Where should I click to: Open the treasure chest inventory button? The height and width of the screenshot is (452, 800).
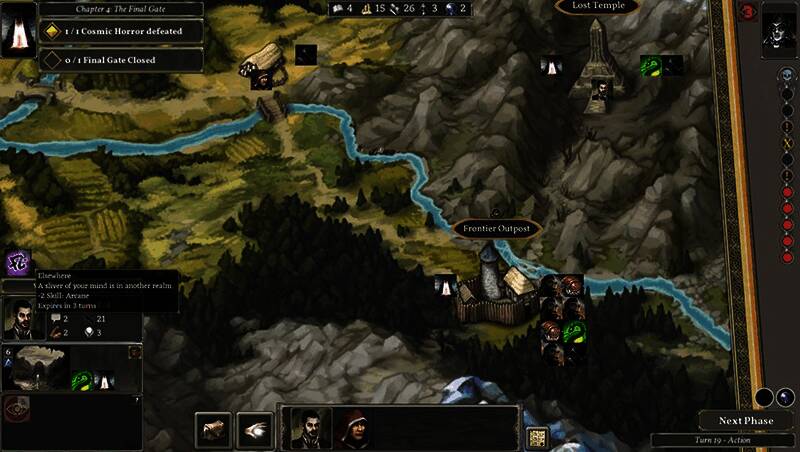point(213,428)
